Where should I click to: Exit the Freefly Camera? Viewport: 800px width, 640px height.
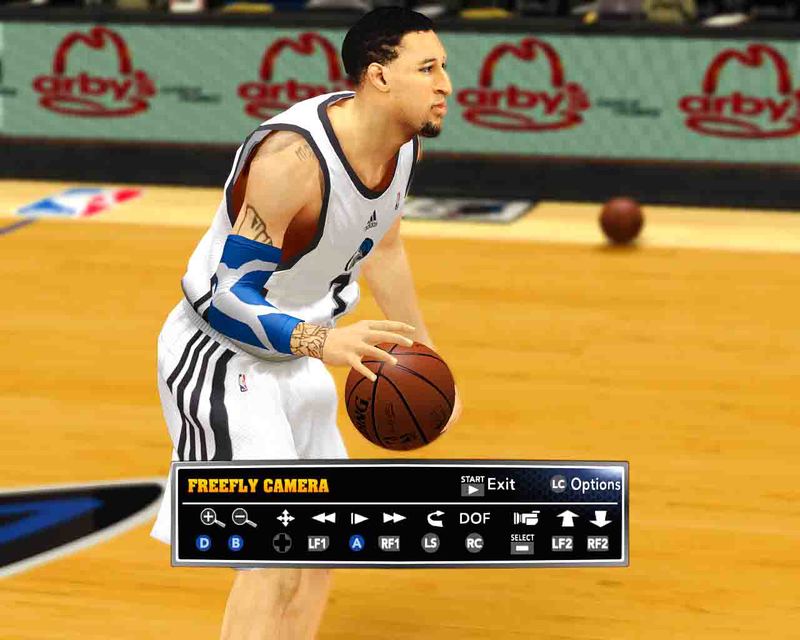coord(488,485)
